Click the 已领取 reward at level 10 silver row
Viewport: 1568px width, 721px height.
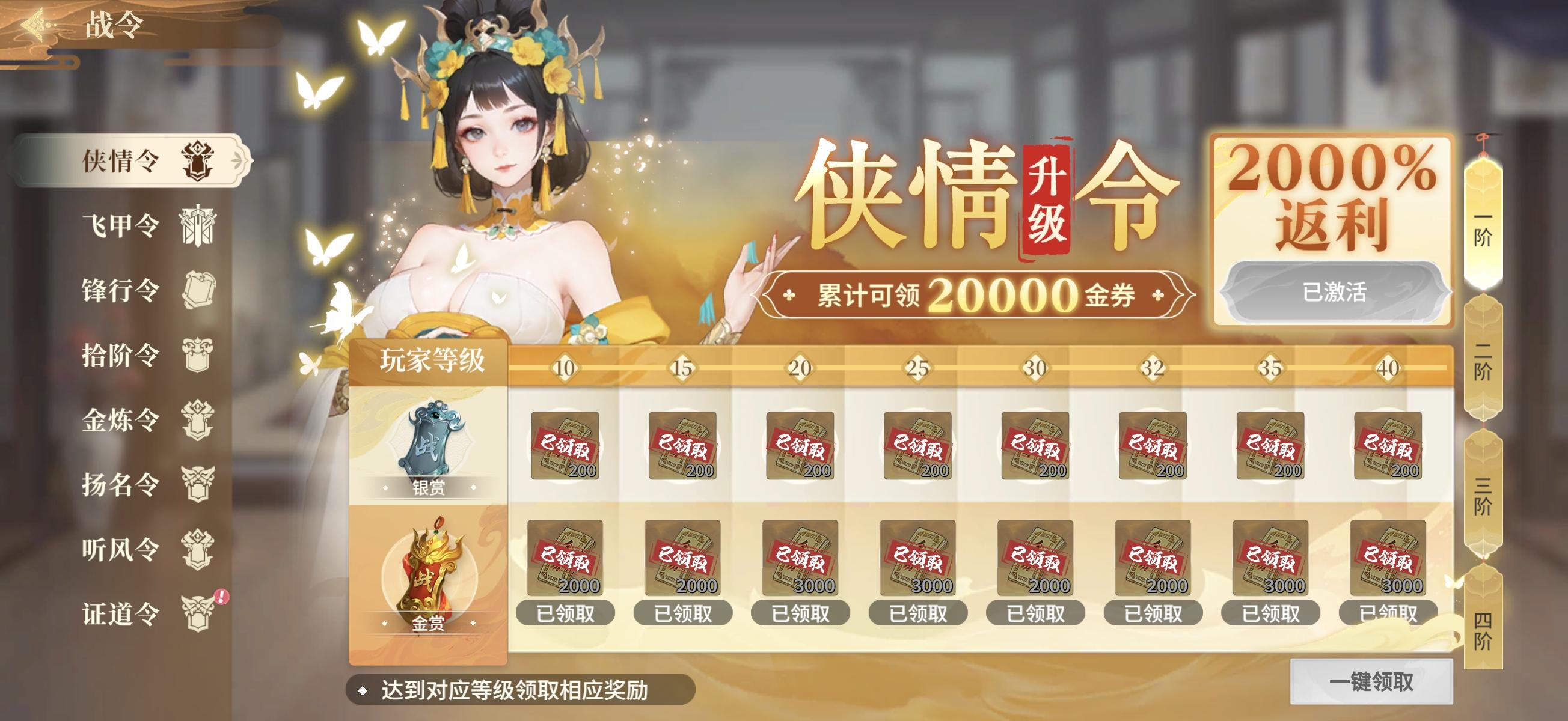tap(565, 444)
